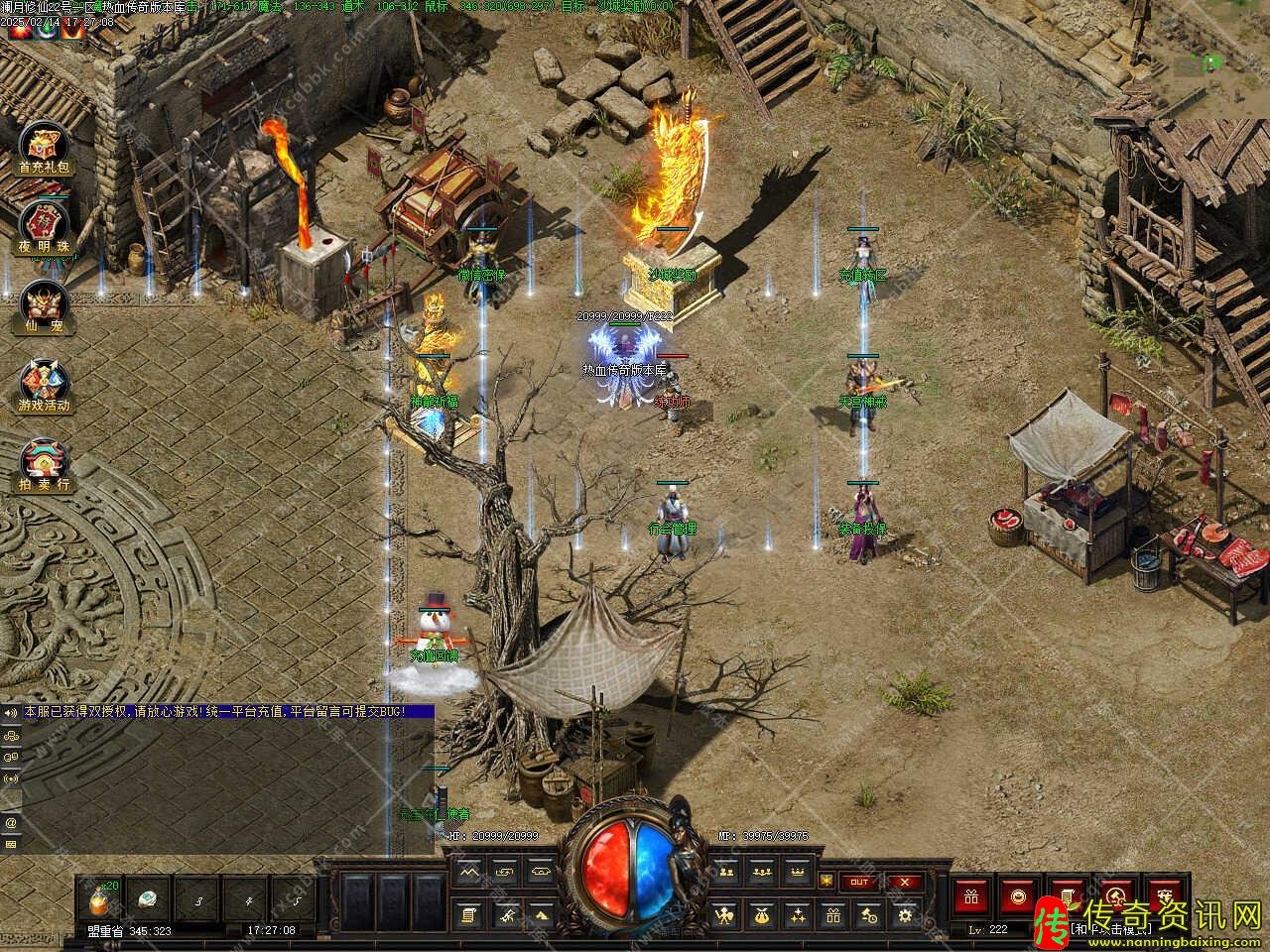
Task: Open the 夜明珠 icon
Action: pyautogui.click(x=44, y=226)
